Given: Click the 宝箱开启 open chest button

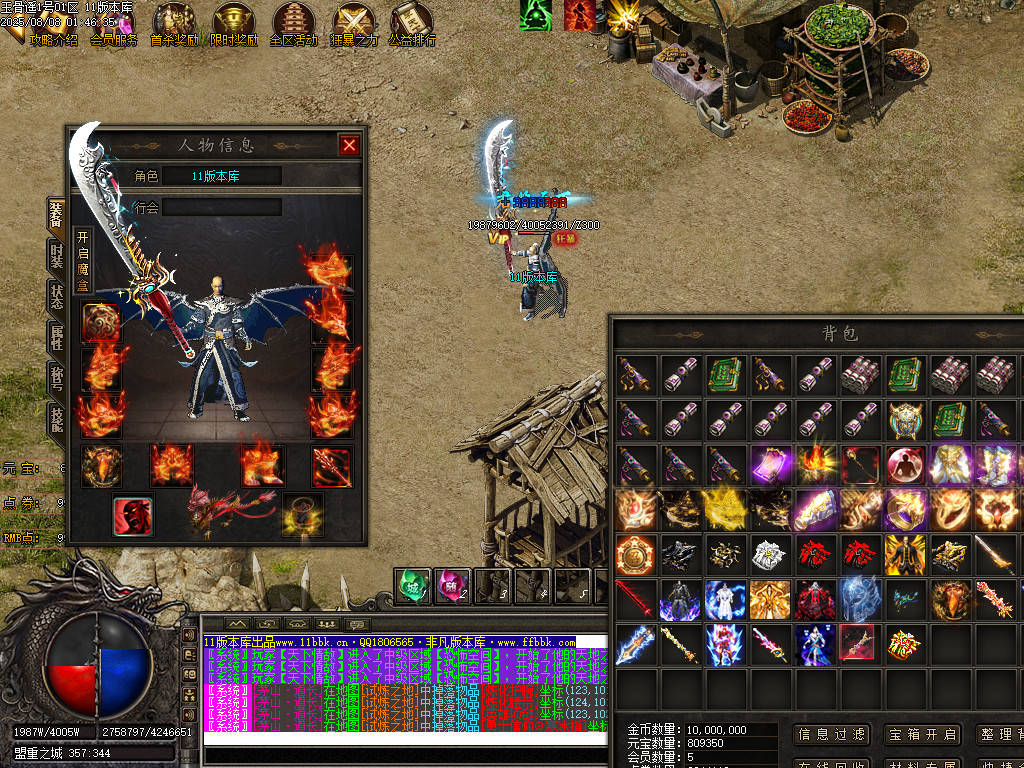Looking at the screenshot, I should [x=920, y=734].
